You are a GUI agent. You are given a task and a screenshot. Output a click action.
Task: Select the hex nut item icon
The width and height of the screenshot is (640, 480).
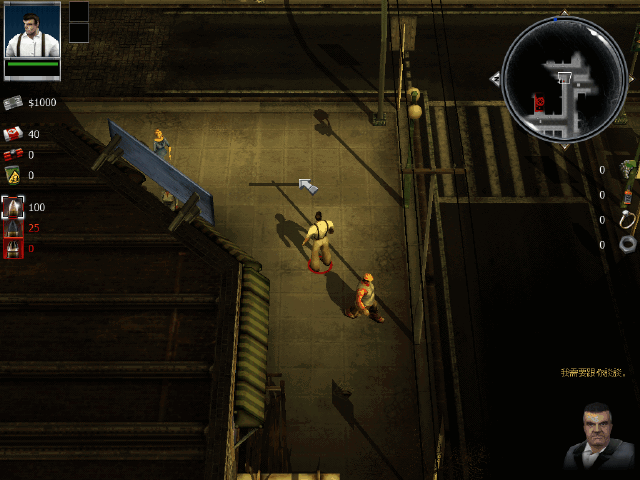pos(627,244)
